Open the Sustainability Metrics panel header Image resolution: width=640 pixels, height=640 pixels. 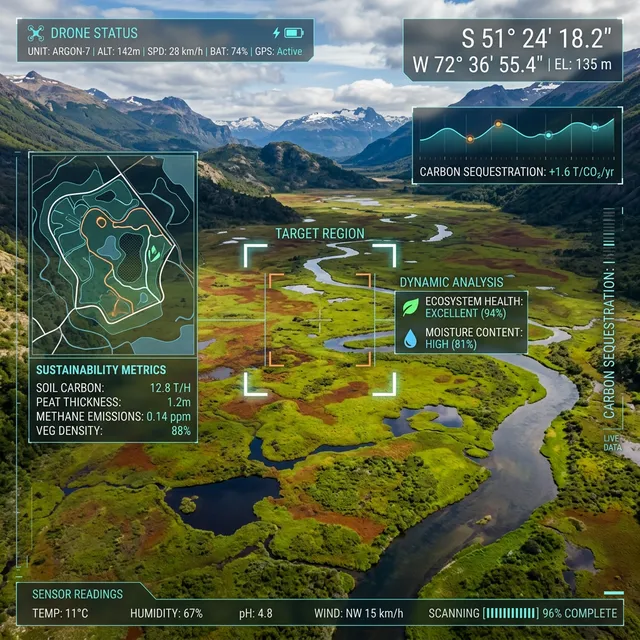tap(101, 369)
